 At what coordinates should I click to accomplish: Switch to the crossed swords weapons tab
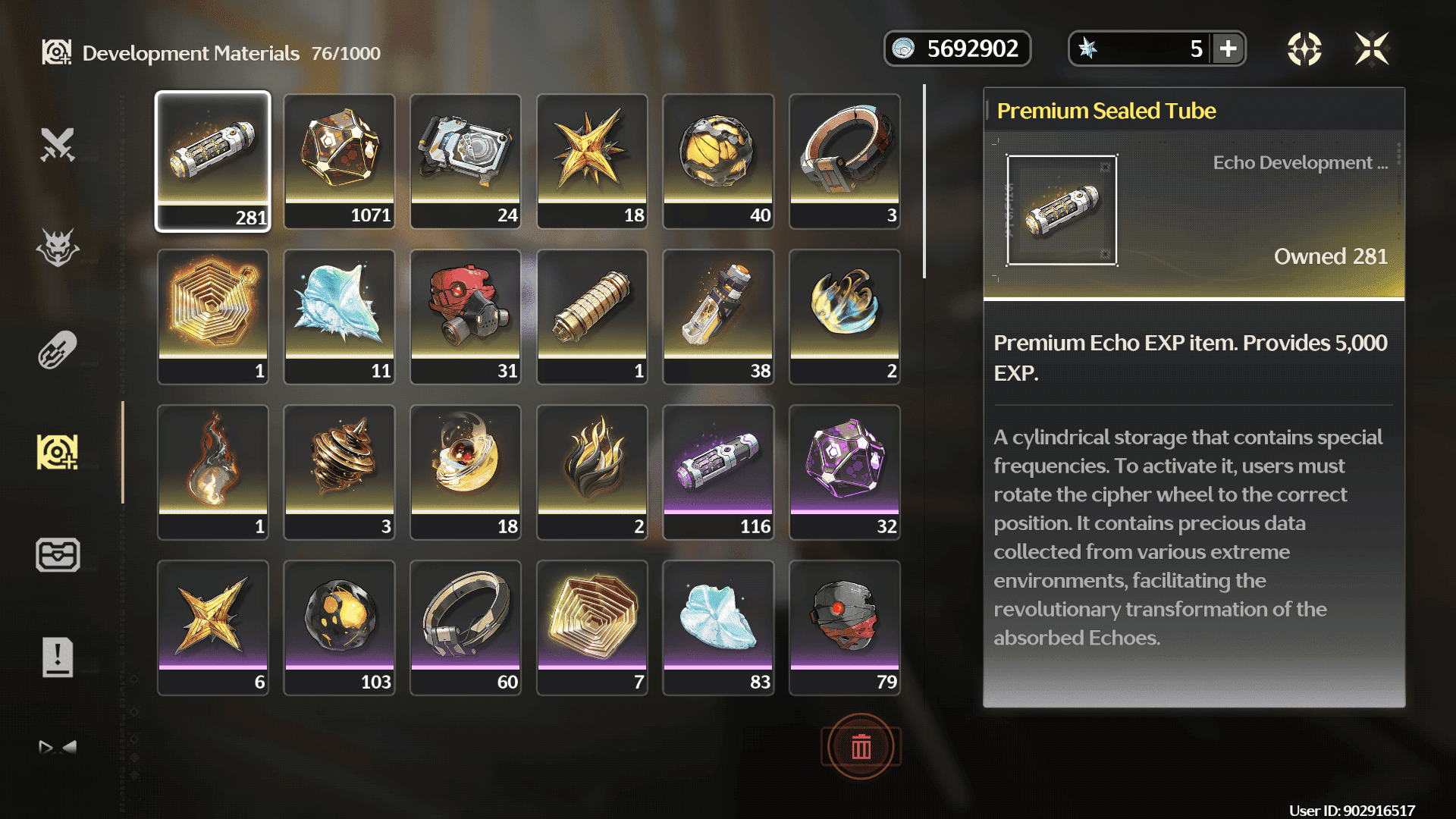[x=58, y=145]
